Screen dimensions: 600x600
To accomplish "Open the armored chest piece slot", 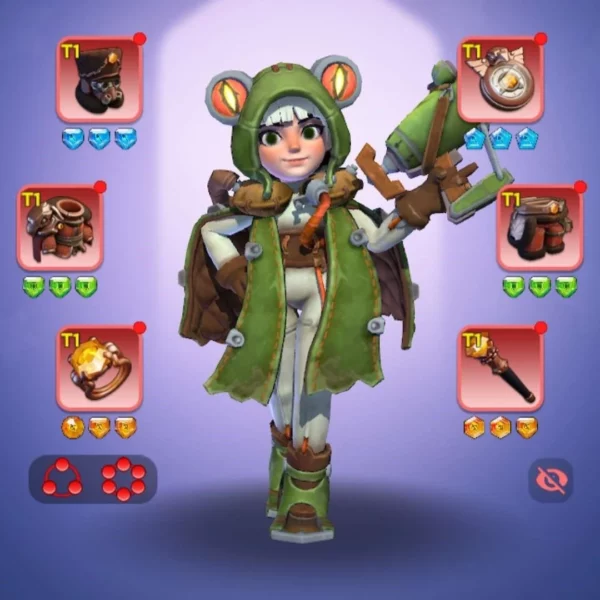I will [x=60, y=228].
